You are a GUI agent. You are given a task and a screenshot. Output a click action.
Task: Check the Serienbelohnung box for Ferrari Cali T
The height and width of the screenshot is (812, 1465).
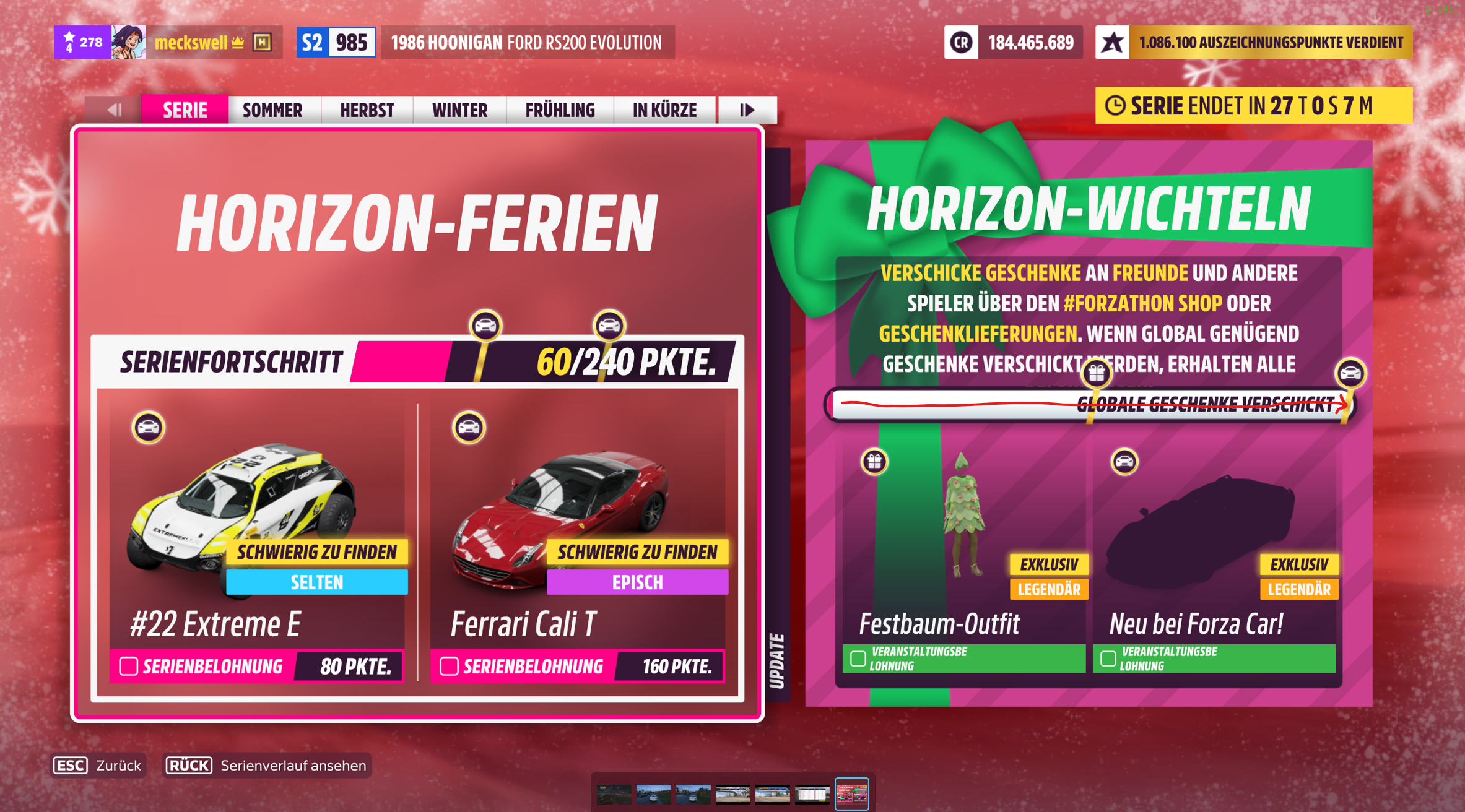click(x=448, y=666)
